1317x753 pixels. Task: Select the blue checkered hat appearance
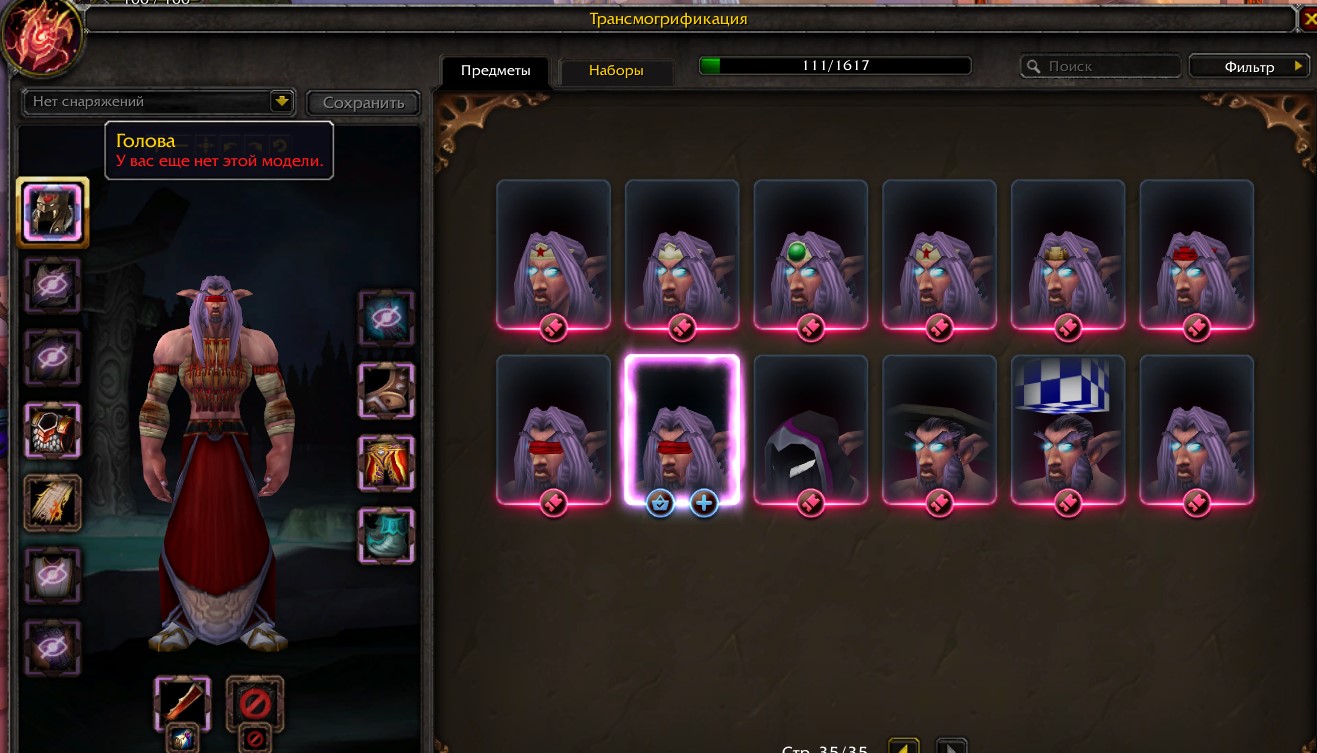coord(1068,428)
